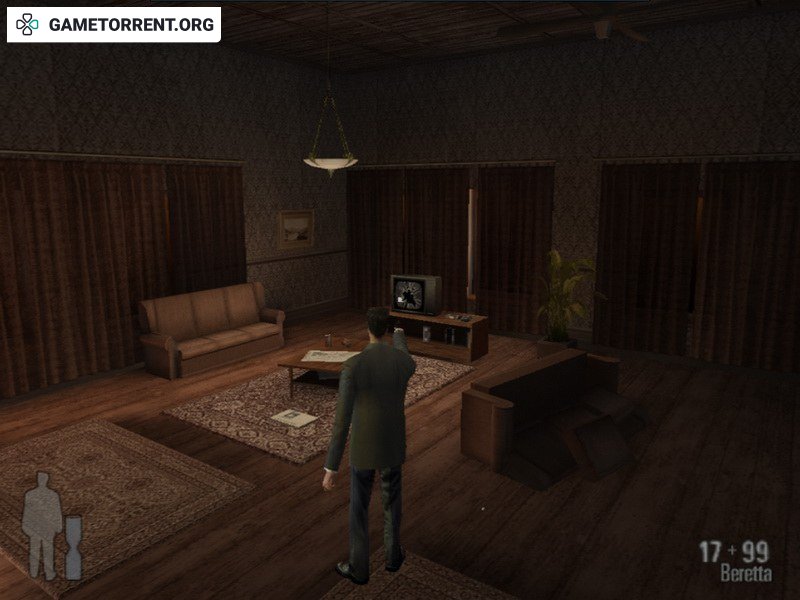The height and width of the screenshot is (600, 800).
Task: Click the GAMETORRENT.ORG watermark logo
Action: (x=113, y=24)
